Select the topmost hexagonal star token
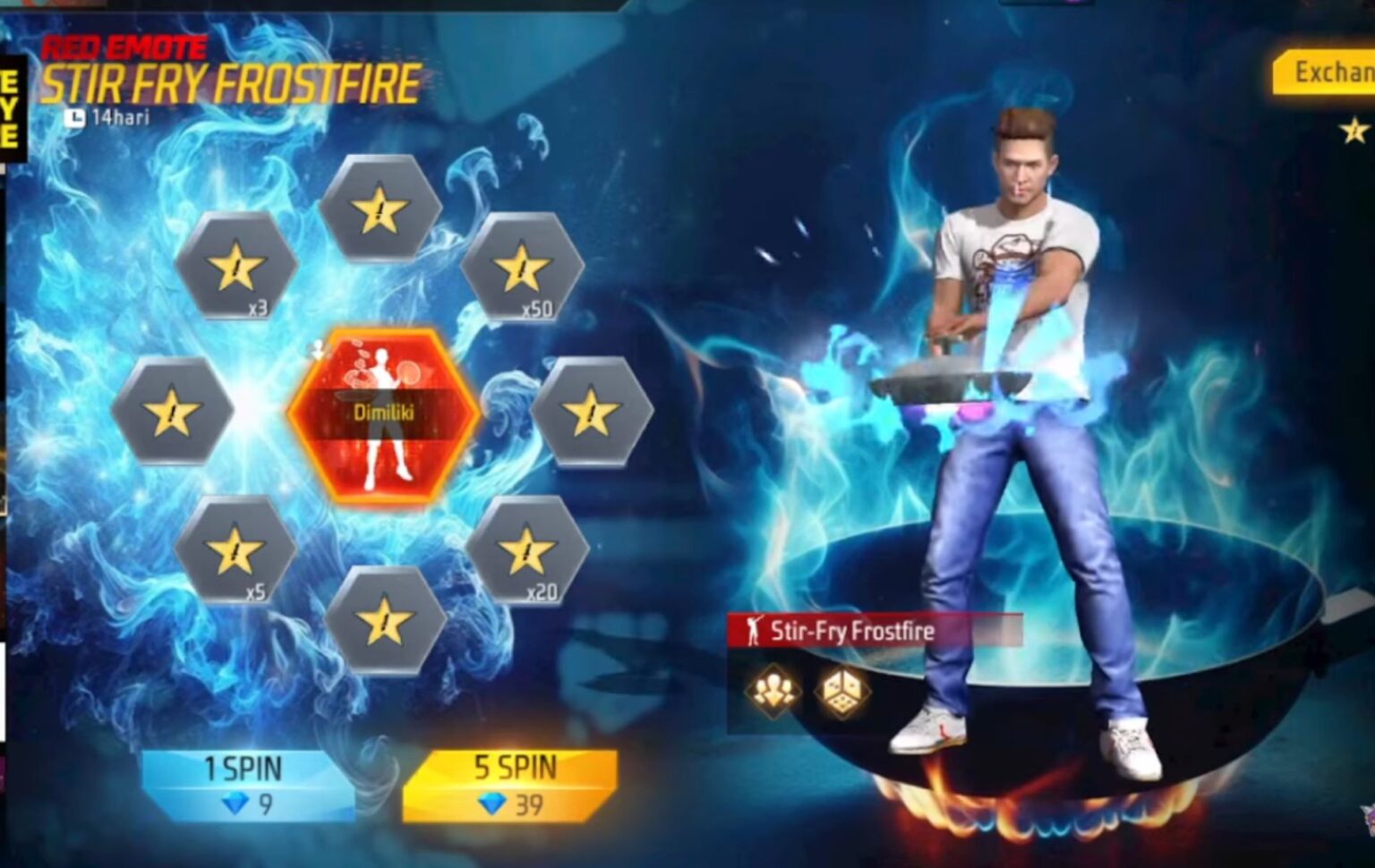Screen dimensions: 1375x868 (x=380, y=208)
